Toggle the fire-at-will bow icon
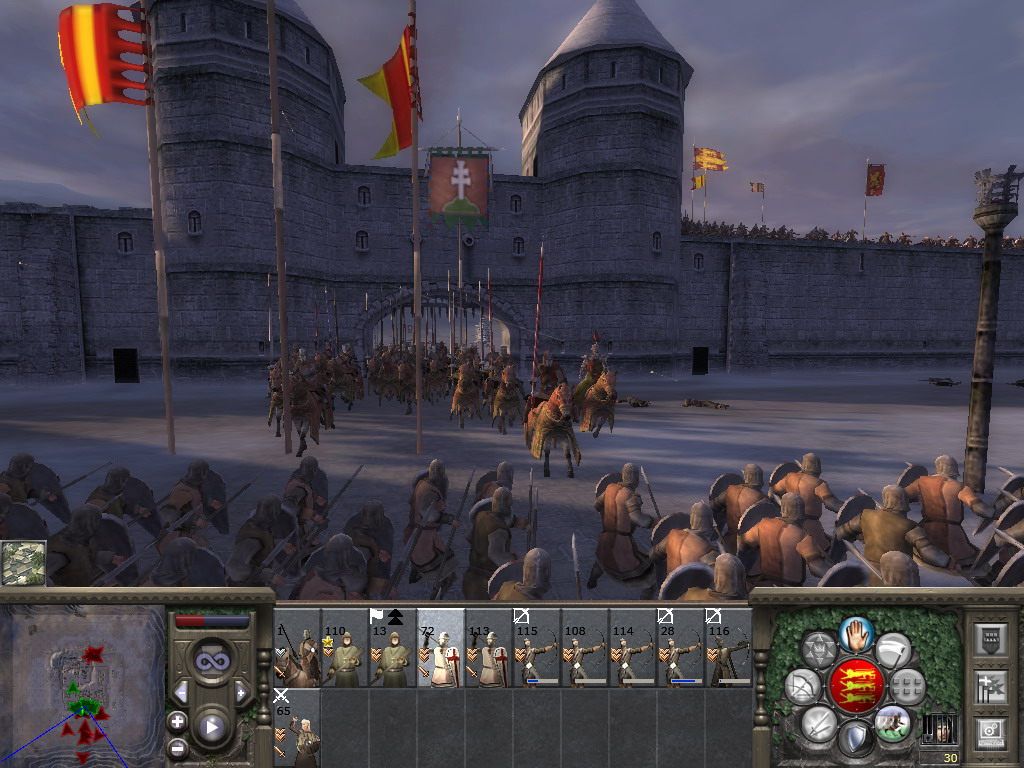 click(802, 687)
